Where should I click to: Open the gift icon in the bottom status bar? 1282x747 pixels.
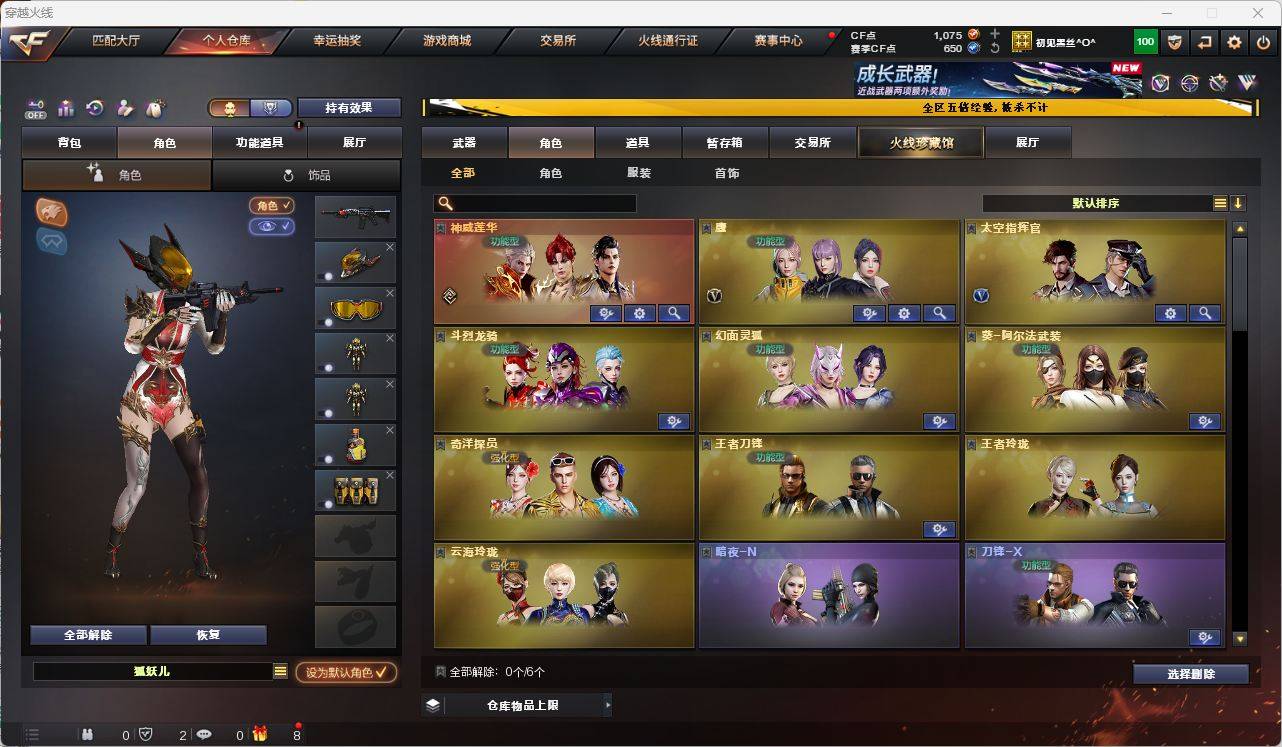coord(260,733)
